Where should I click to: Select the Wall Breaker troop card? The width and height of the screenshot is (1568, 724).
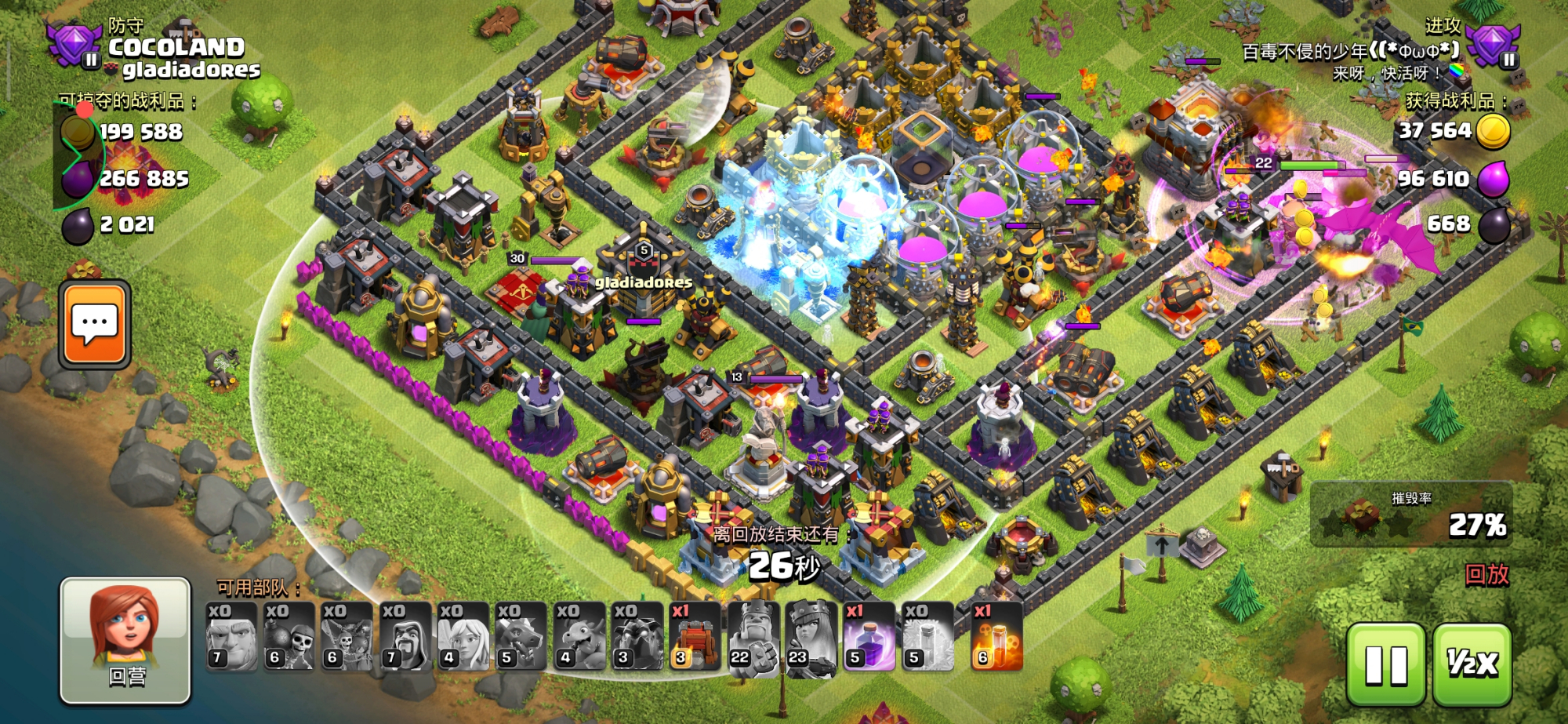coord(289,636)
